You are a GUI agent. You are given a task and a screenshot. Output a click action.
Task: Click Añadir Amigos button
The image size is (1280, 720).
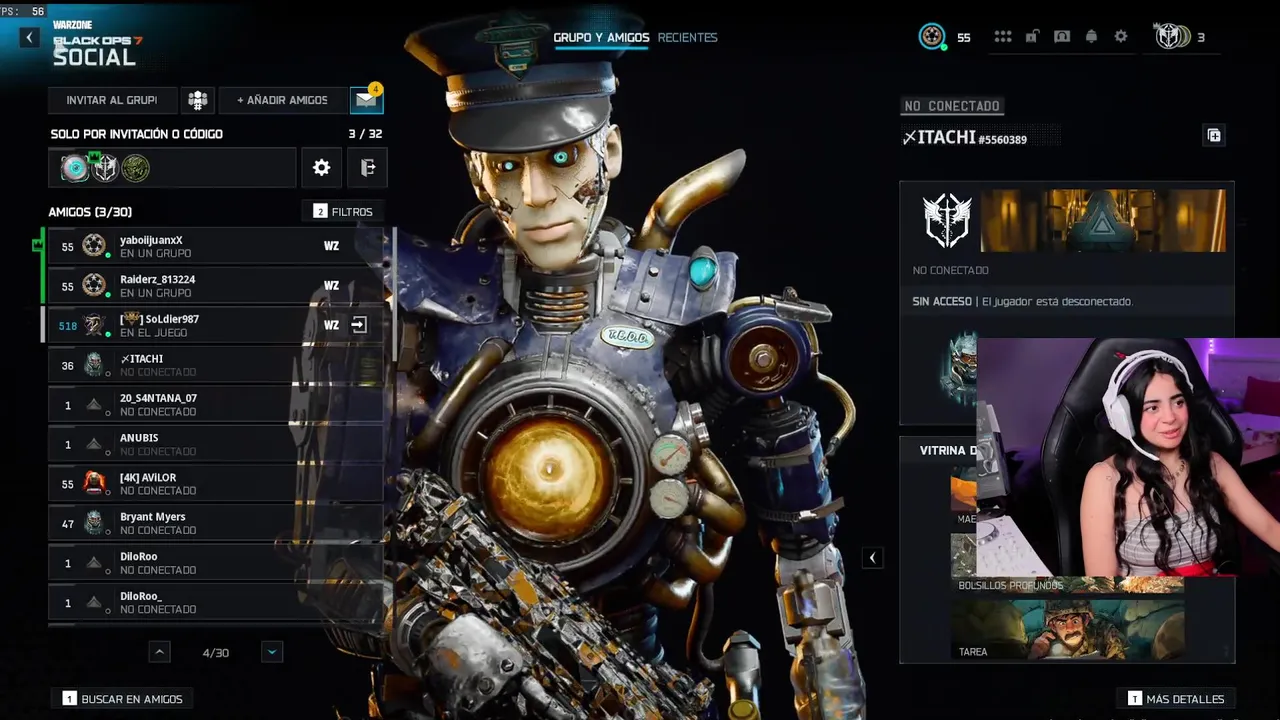click(282, 100)
